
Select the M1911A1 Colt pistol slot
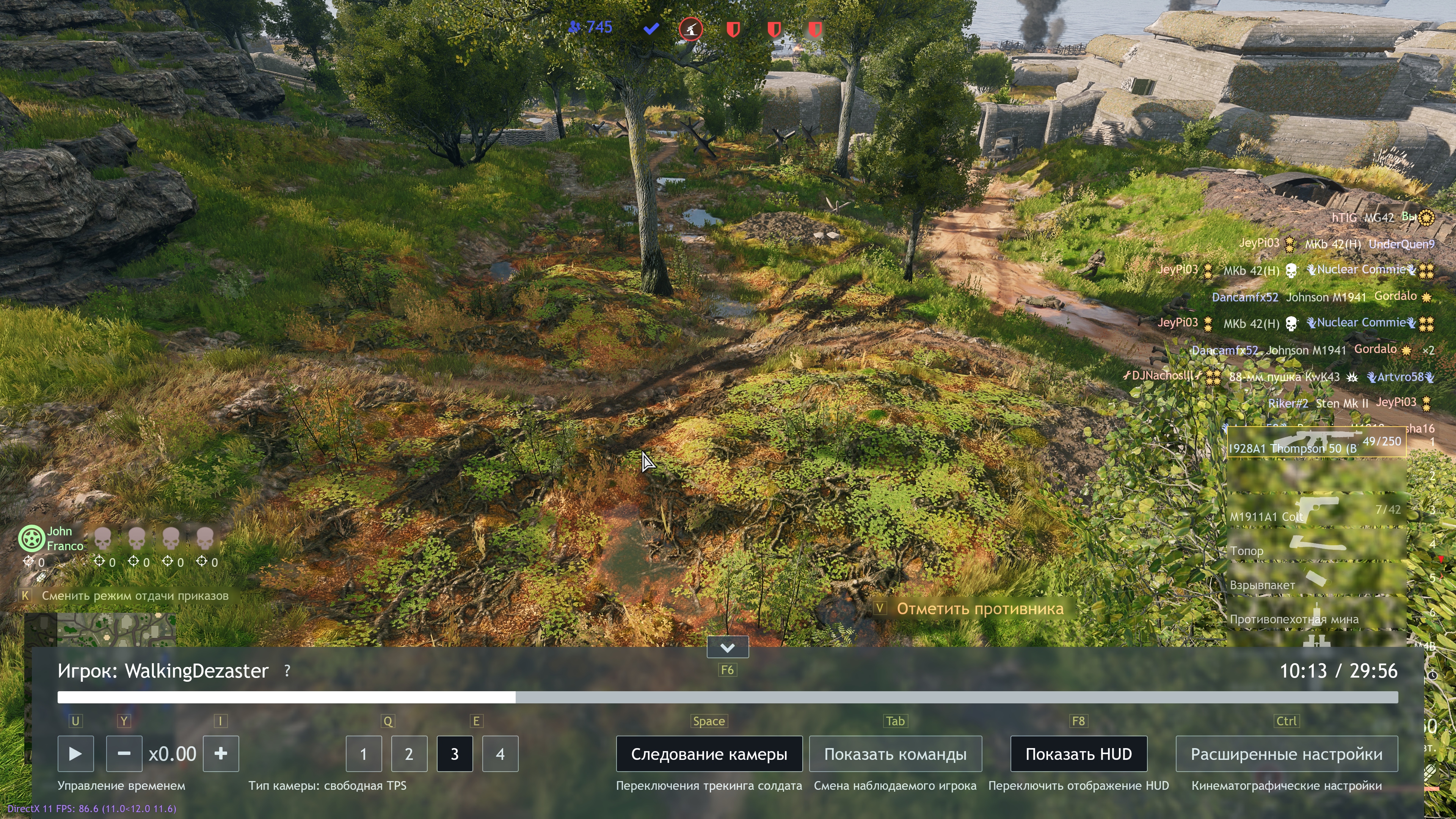tap(1316, 510)
